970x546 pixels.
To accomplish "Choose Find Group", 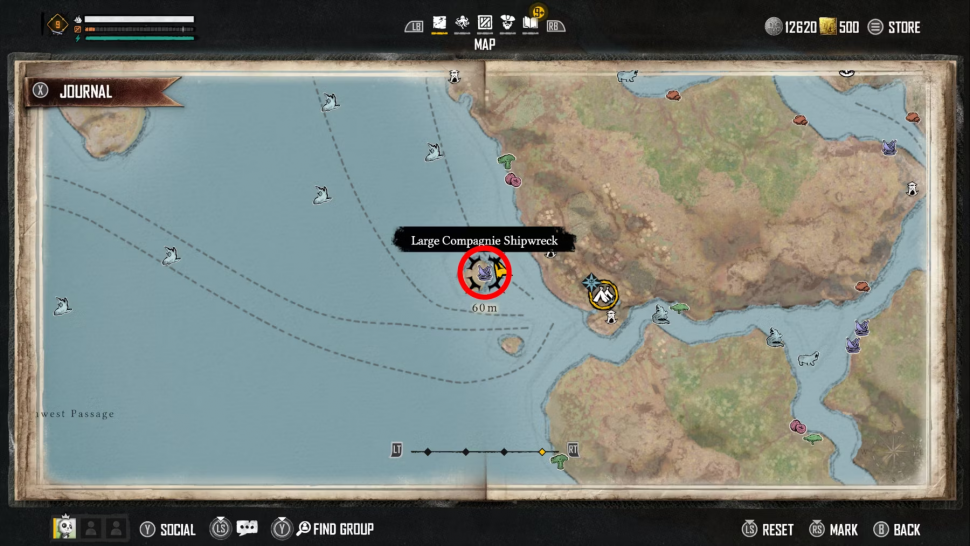I will point(332,529).
